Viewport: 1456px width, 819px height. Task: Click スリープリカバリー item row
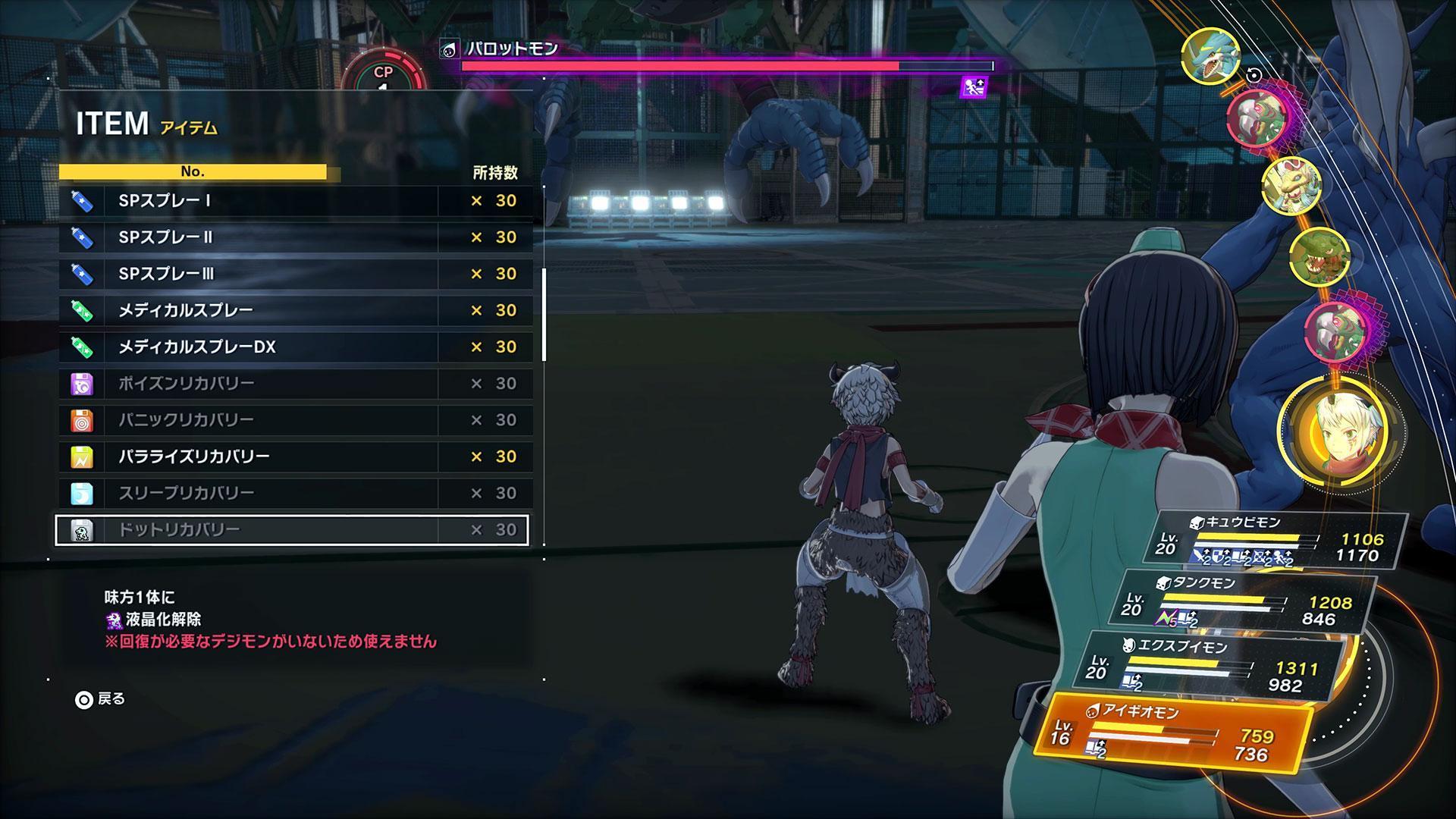296,493
